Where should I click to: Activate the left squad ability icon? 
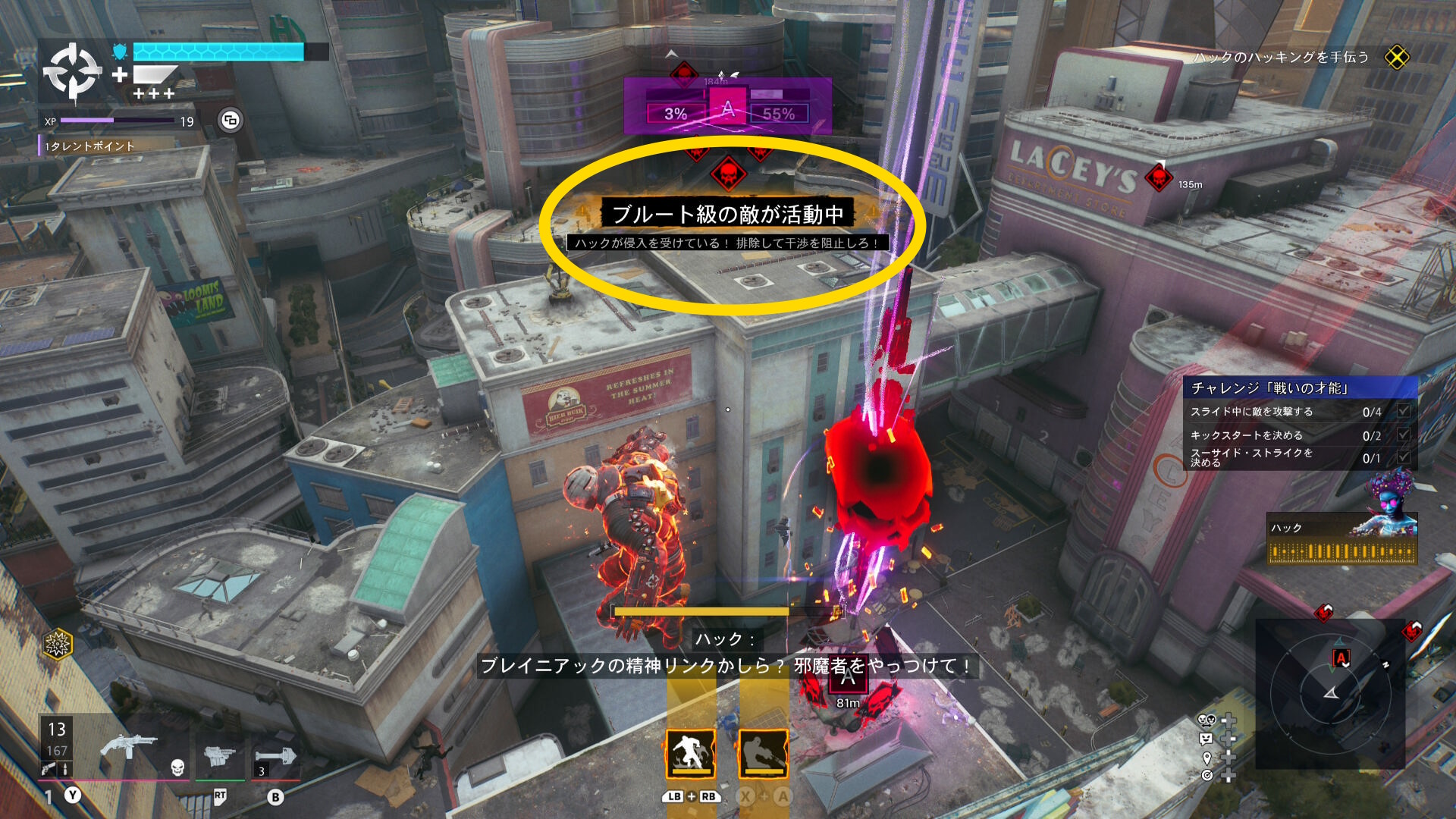pos(690,754)
